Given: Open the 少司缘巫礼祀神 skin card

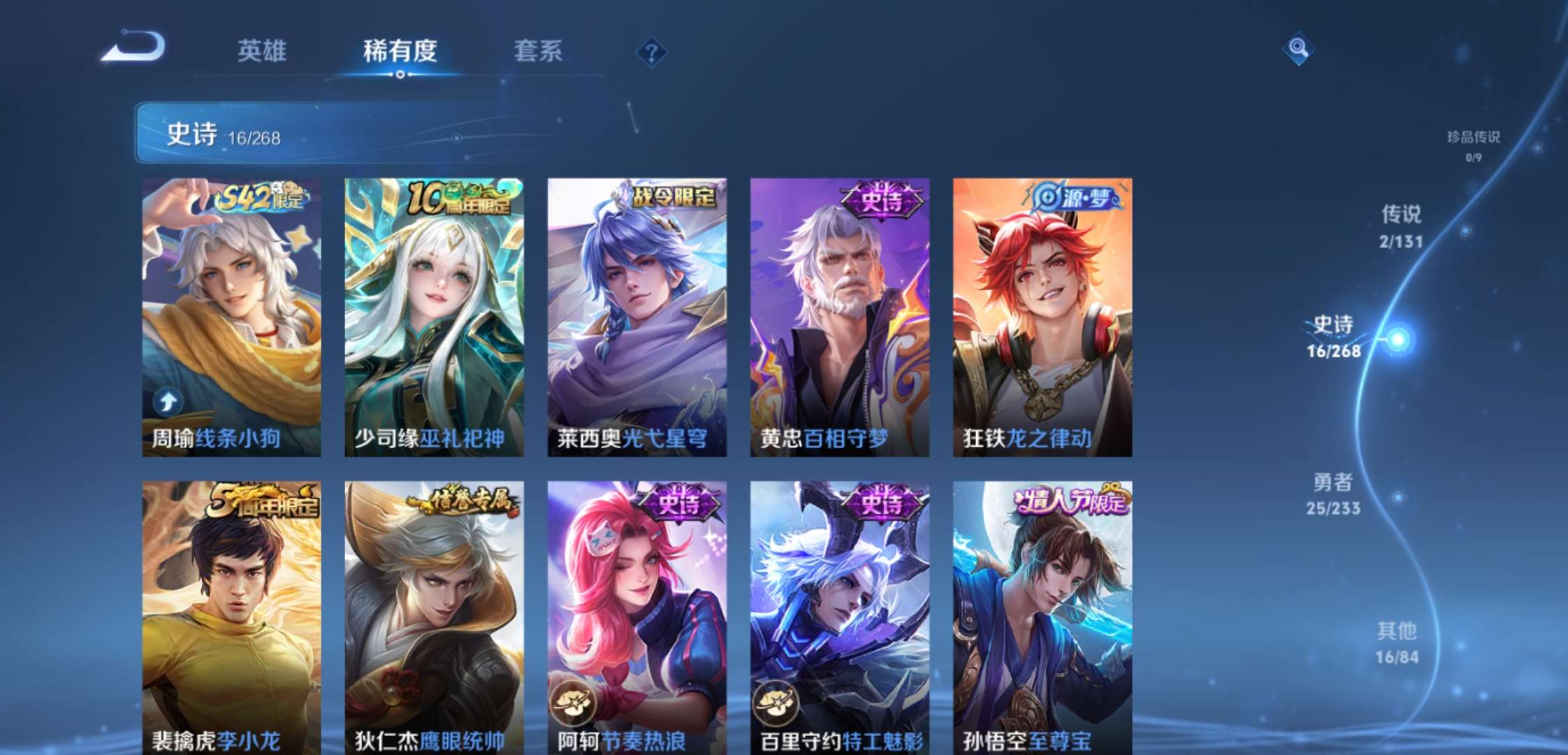Looking at the screenshot, I should [433, 315].
